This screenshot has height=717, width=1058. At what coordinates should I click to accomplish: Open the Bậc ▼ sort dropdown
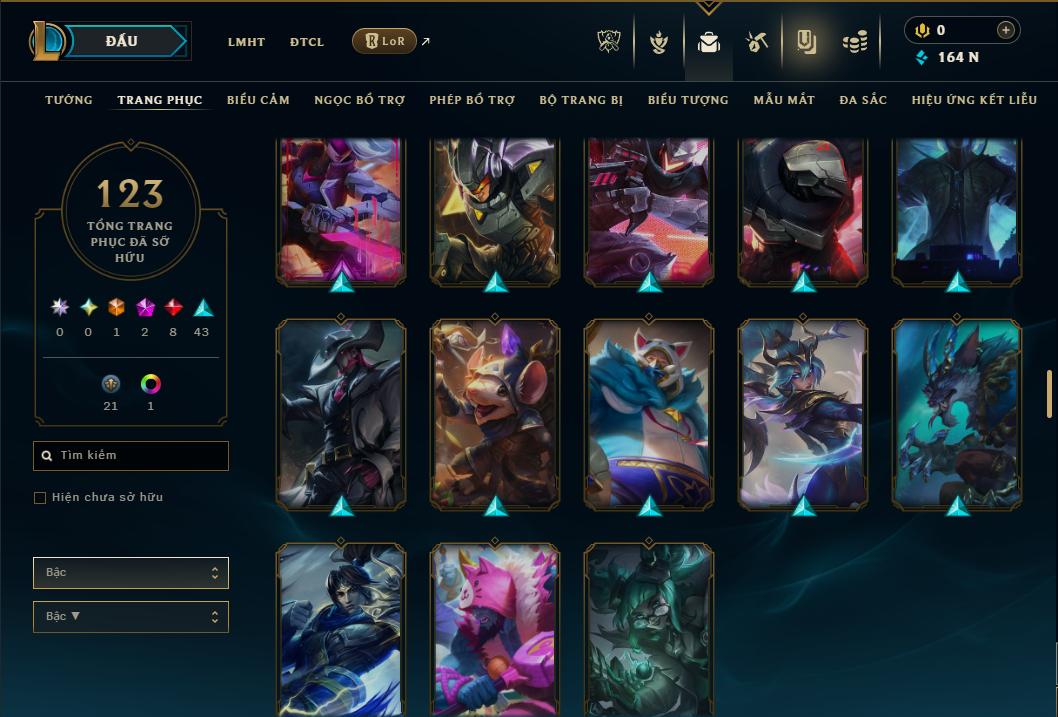coord(131,617)
